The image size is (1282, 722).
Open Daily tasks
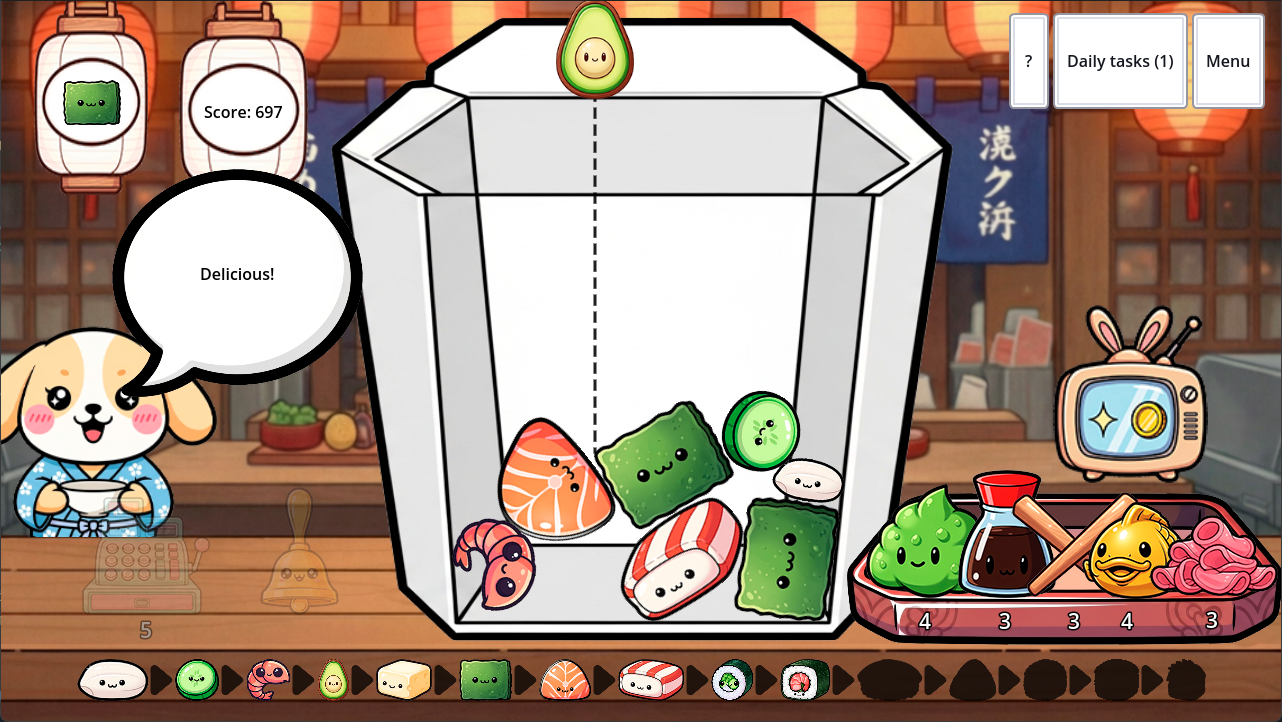(x=1120, y=61)
